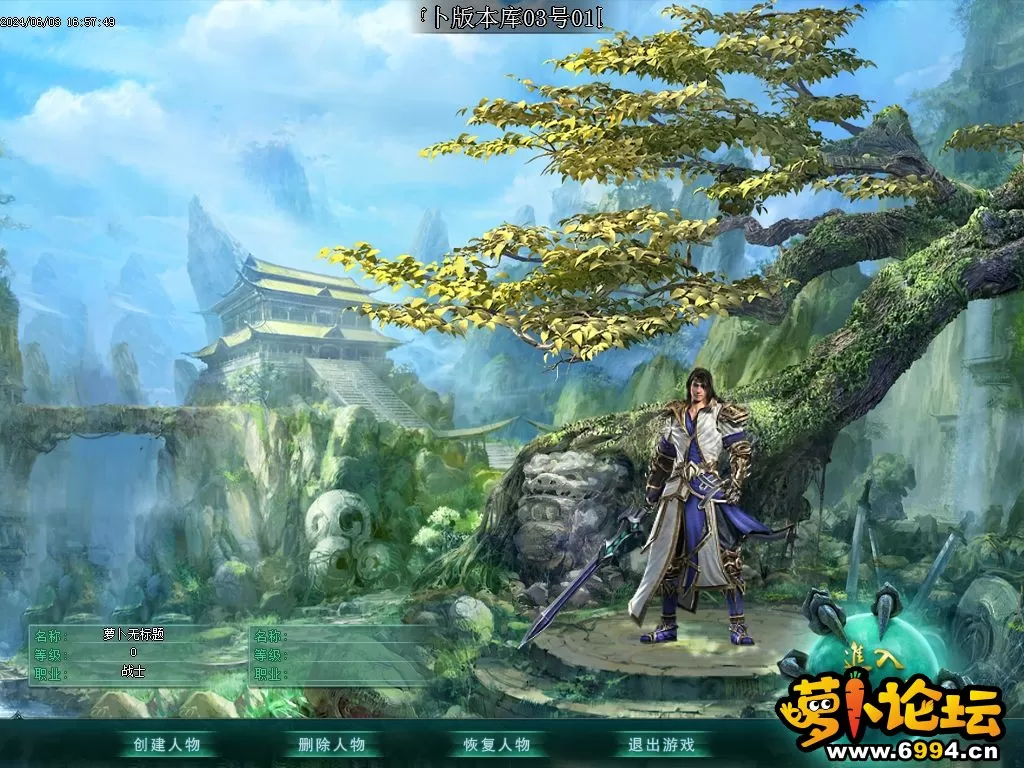Quit via the 退出游戏 exit game button
Image resolution: width=1024 pixels, height=768 pixels.
click(x=661, y=744)
